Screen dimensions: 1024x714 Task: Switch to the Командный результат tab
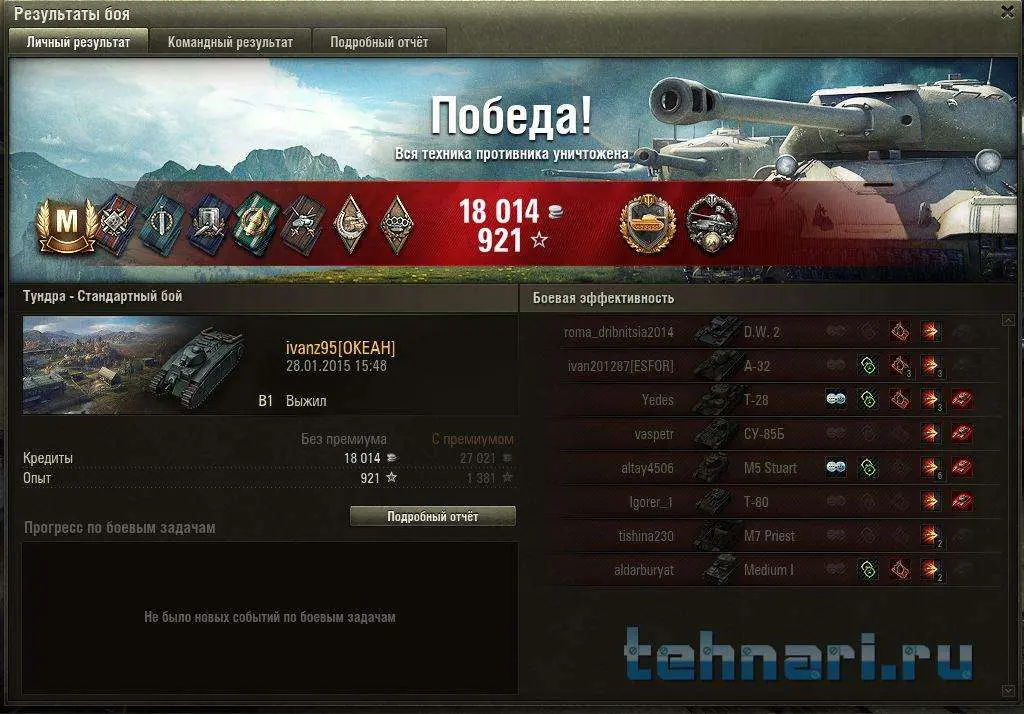click(230, 42)
